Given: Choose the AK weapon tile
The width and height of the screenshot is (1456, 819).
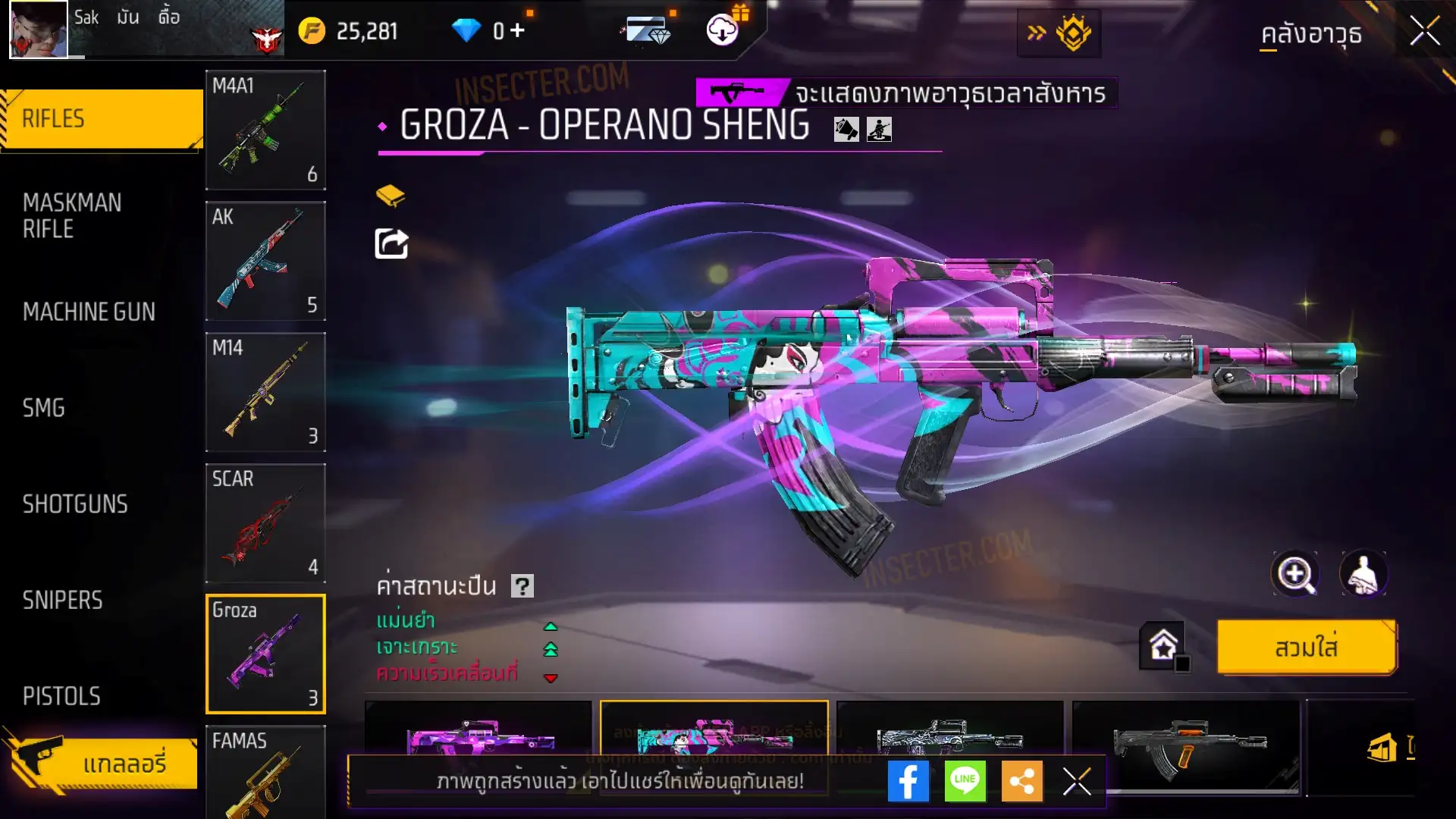Looking at the screenshot, I should click(x=265, y=261).
